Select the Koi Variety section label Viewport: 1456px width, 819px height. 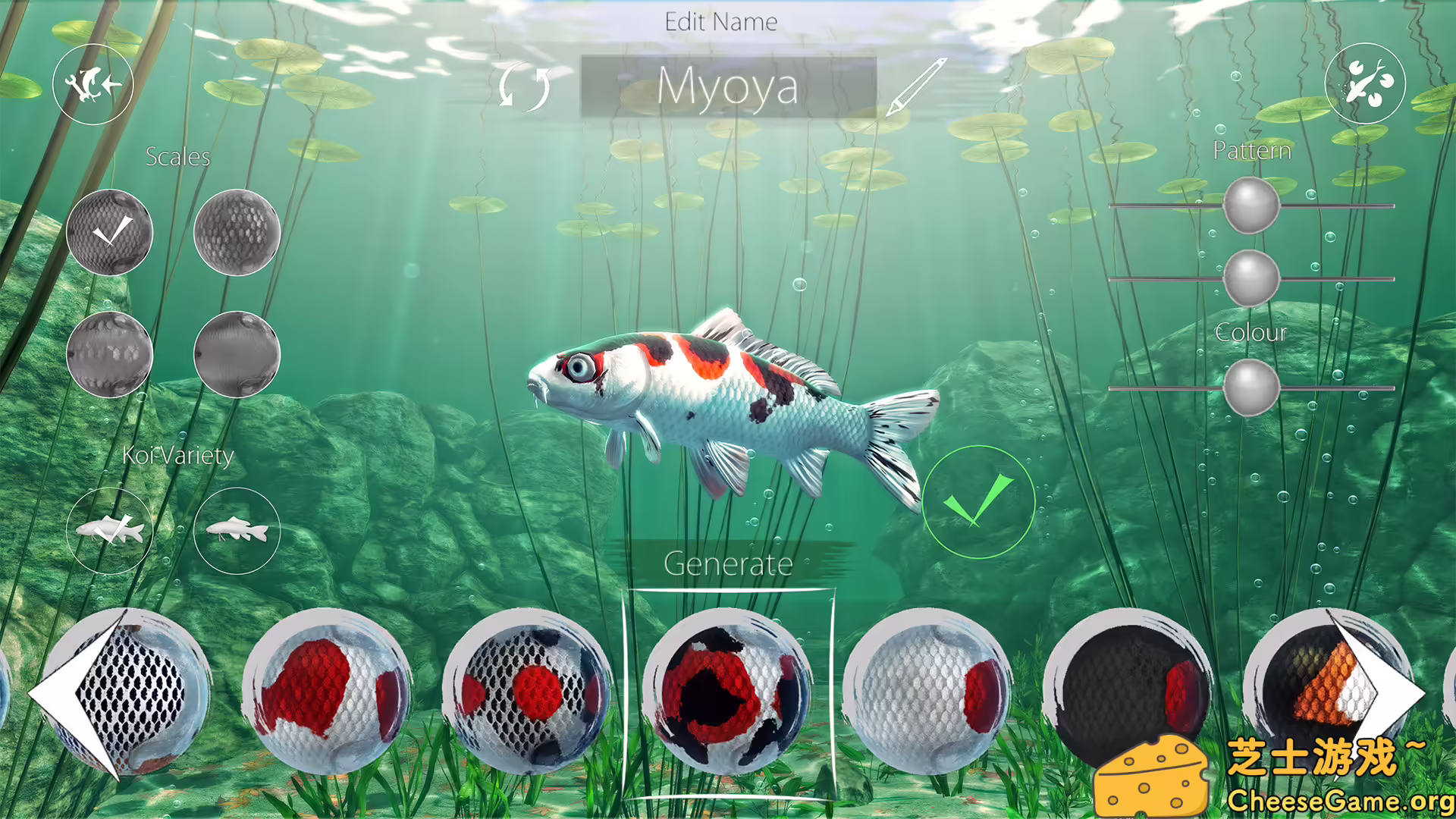(x=179, y=456)
